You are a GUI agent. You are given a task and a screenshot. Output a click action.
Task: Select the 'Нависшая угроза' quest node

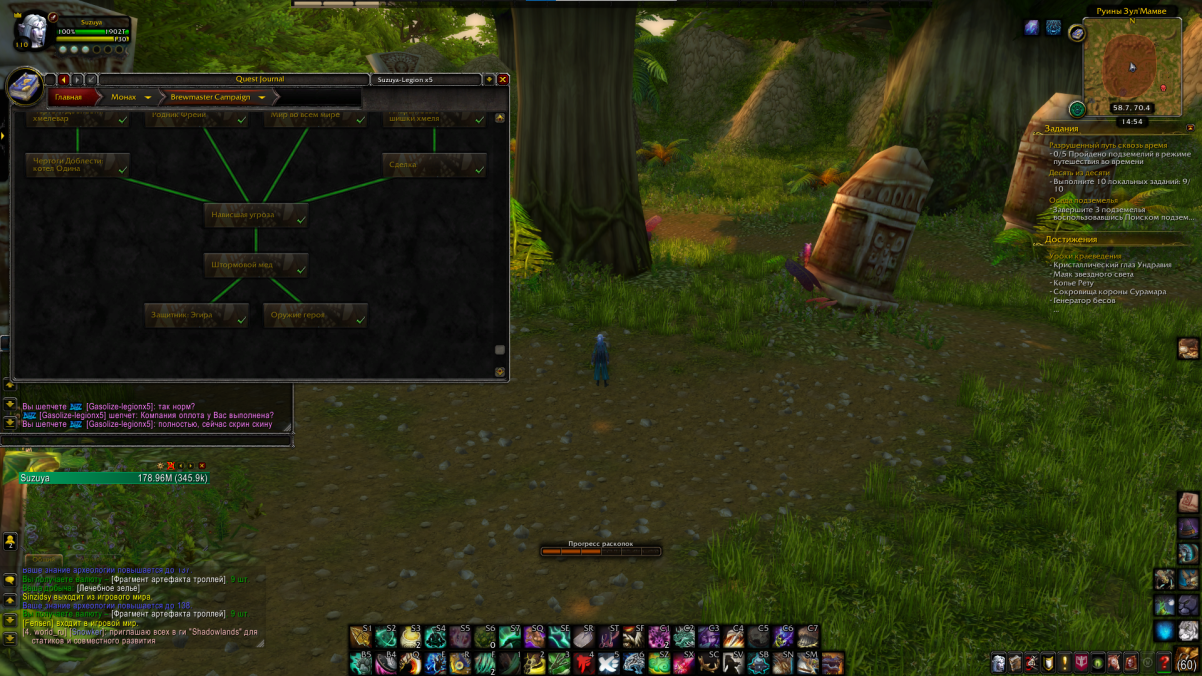point(255,215)
